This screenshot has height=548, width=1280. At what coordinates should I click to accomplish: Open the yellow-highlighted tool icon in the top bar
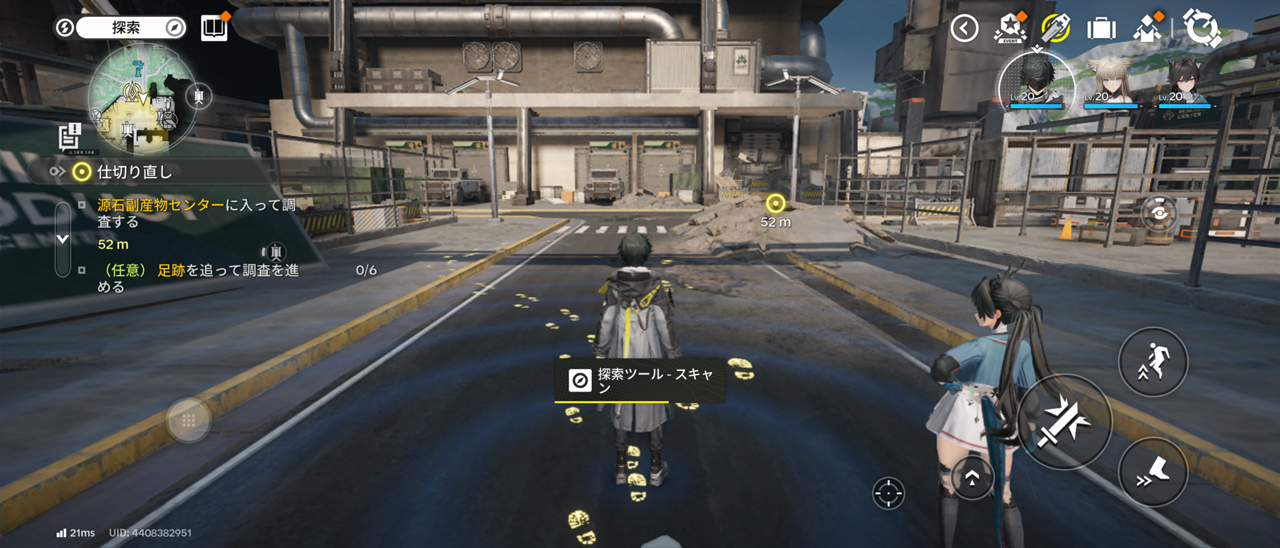click(x=1055, y=28)
